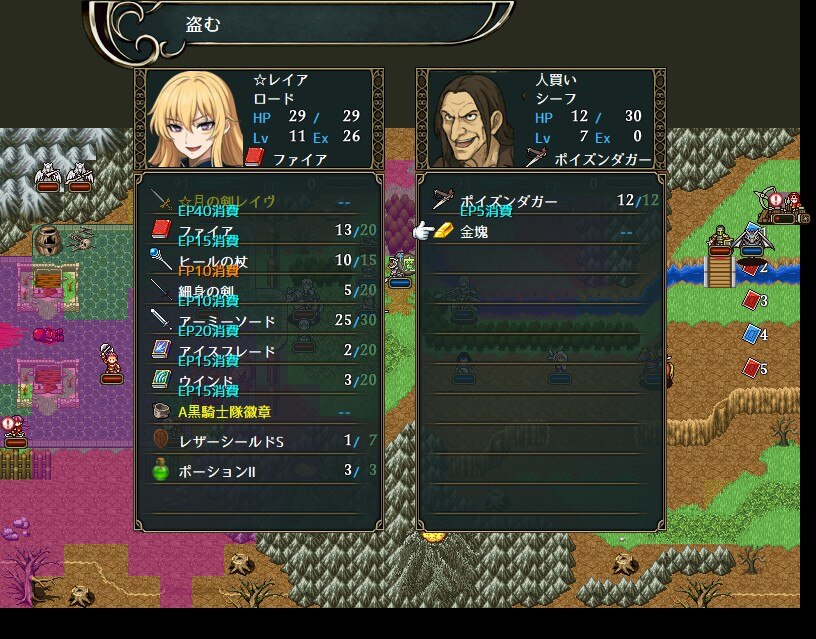Screen dimensions: 816x639
Task: Choose the ポイズンダガー in thief's inventory
Action: 540,201
